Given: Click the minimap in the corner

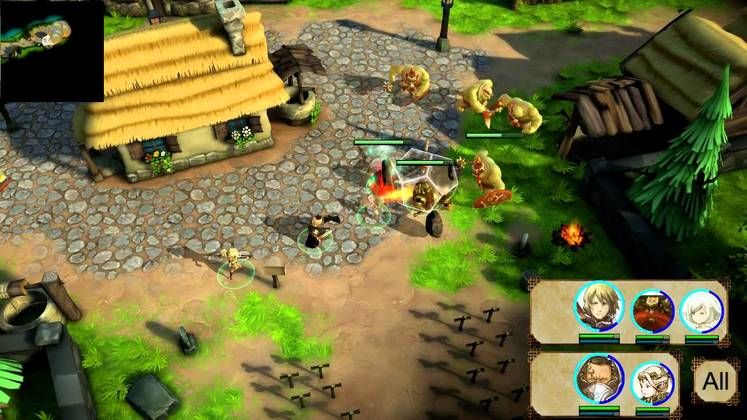Looking at the screenshot, I should [x=51, y=50].
